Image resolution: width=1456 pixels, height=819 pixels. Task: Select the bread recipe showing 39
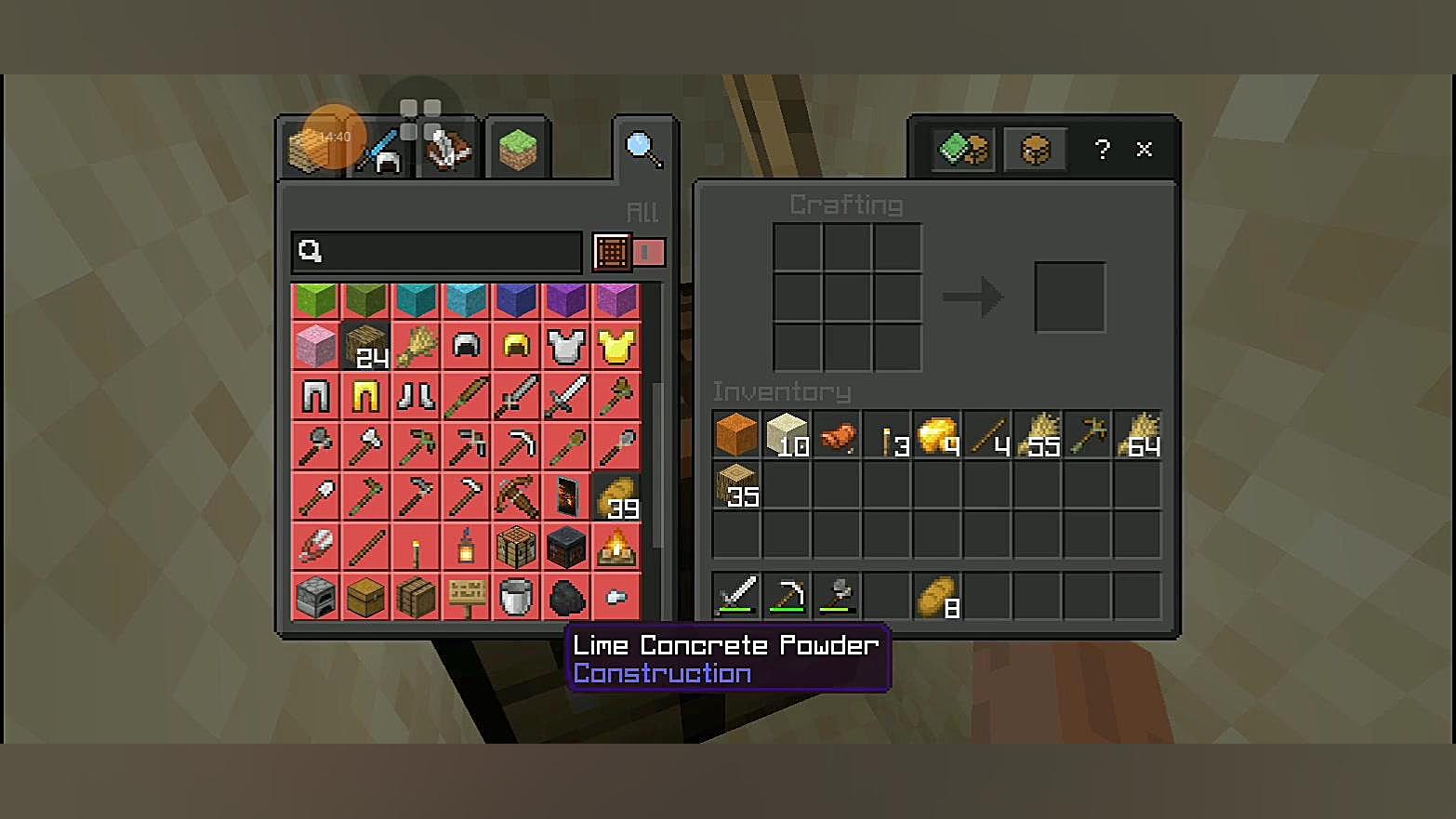pos(616,496)
